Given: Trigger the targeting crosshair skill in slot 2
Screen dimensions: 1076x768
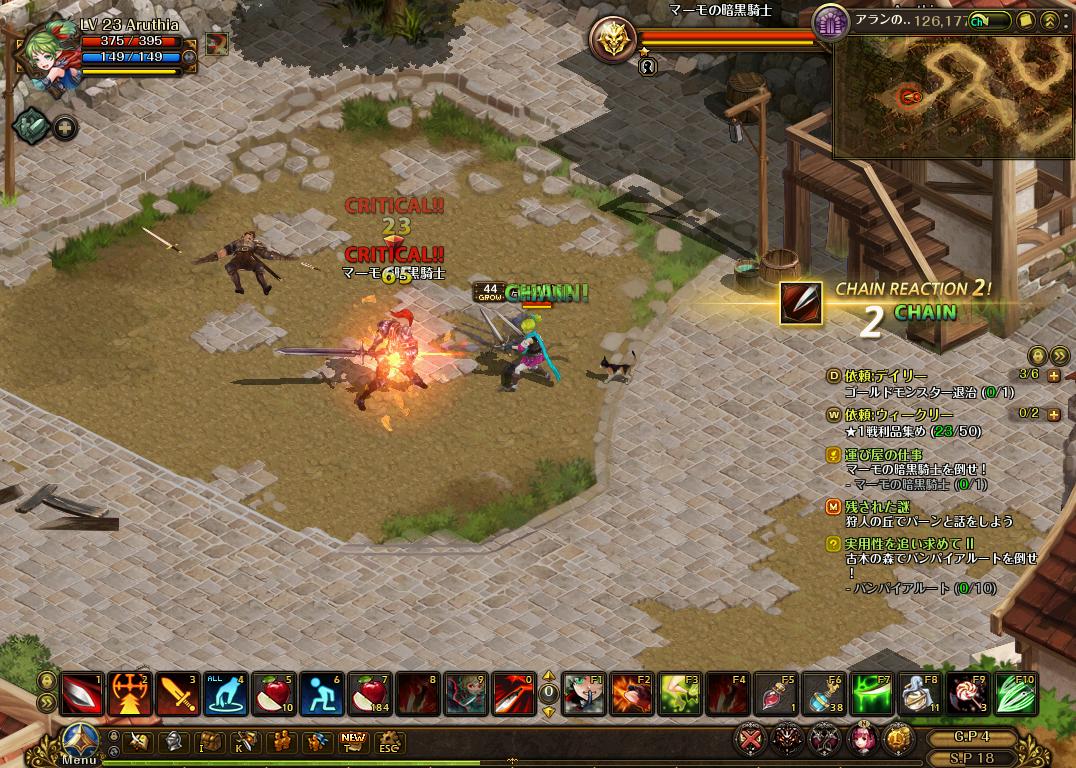Looking at the screenshot, I should (x=129, y=694).
